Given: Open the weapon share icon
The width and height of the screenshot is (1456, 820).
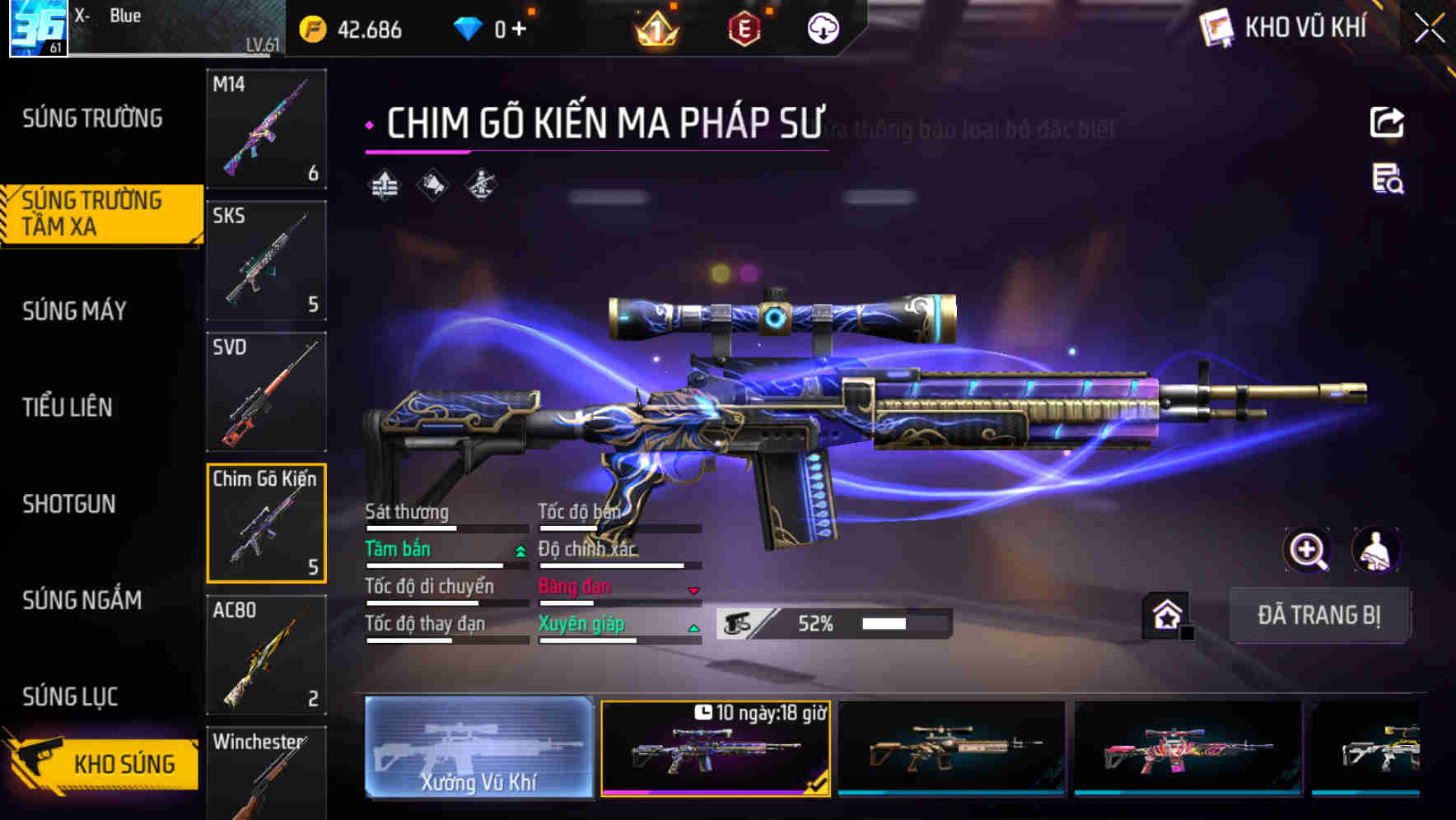Looking at the screenshot, I should 1388,122.
